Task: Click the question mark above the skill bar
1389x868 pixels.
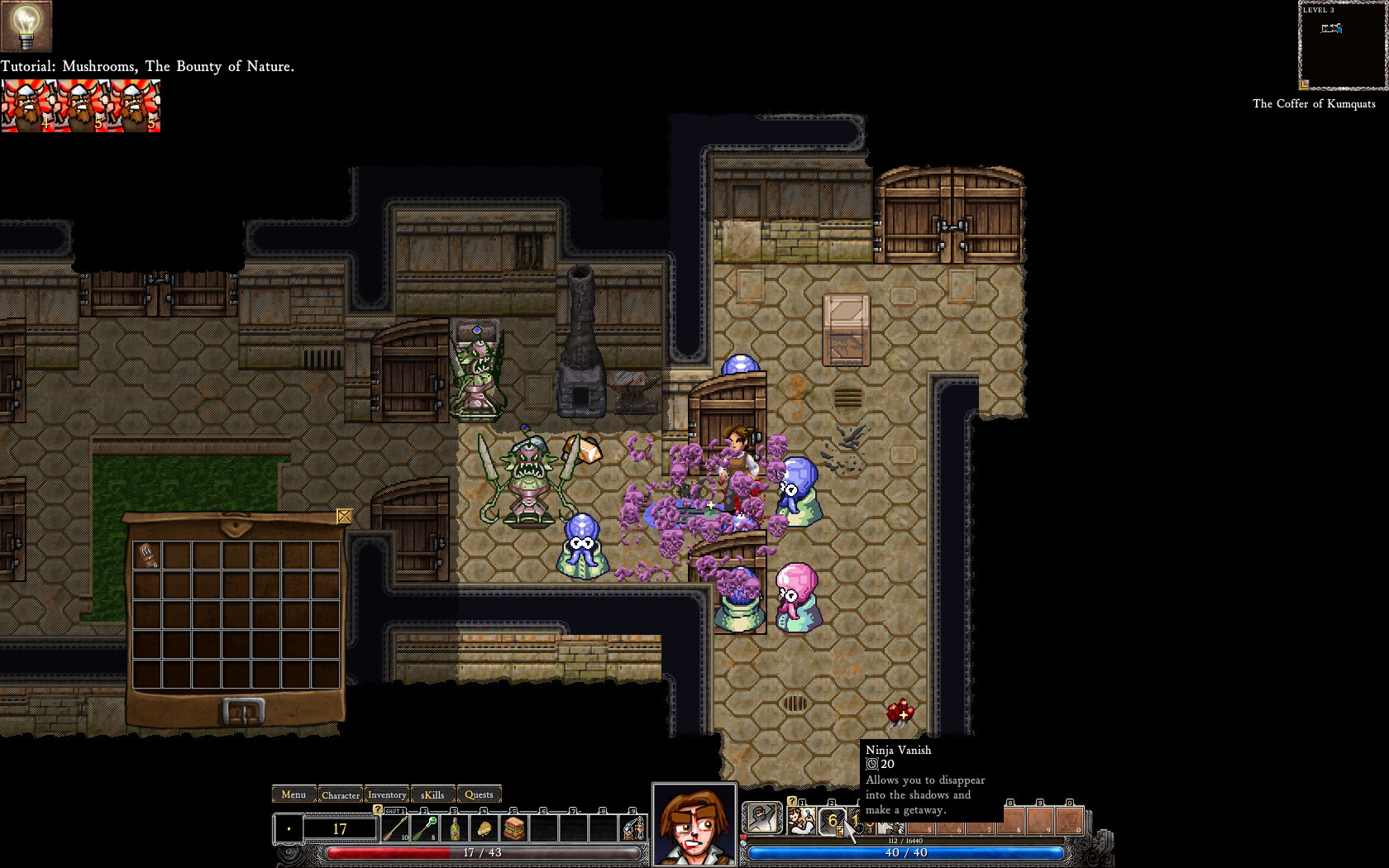Action: tap(791, 803)
